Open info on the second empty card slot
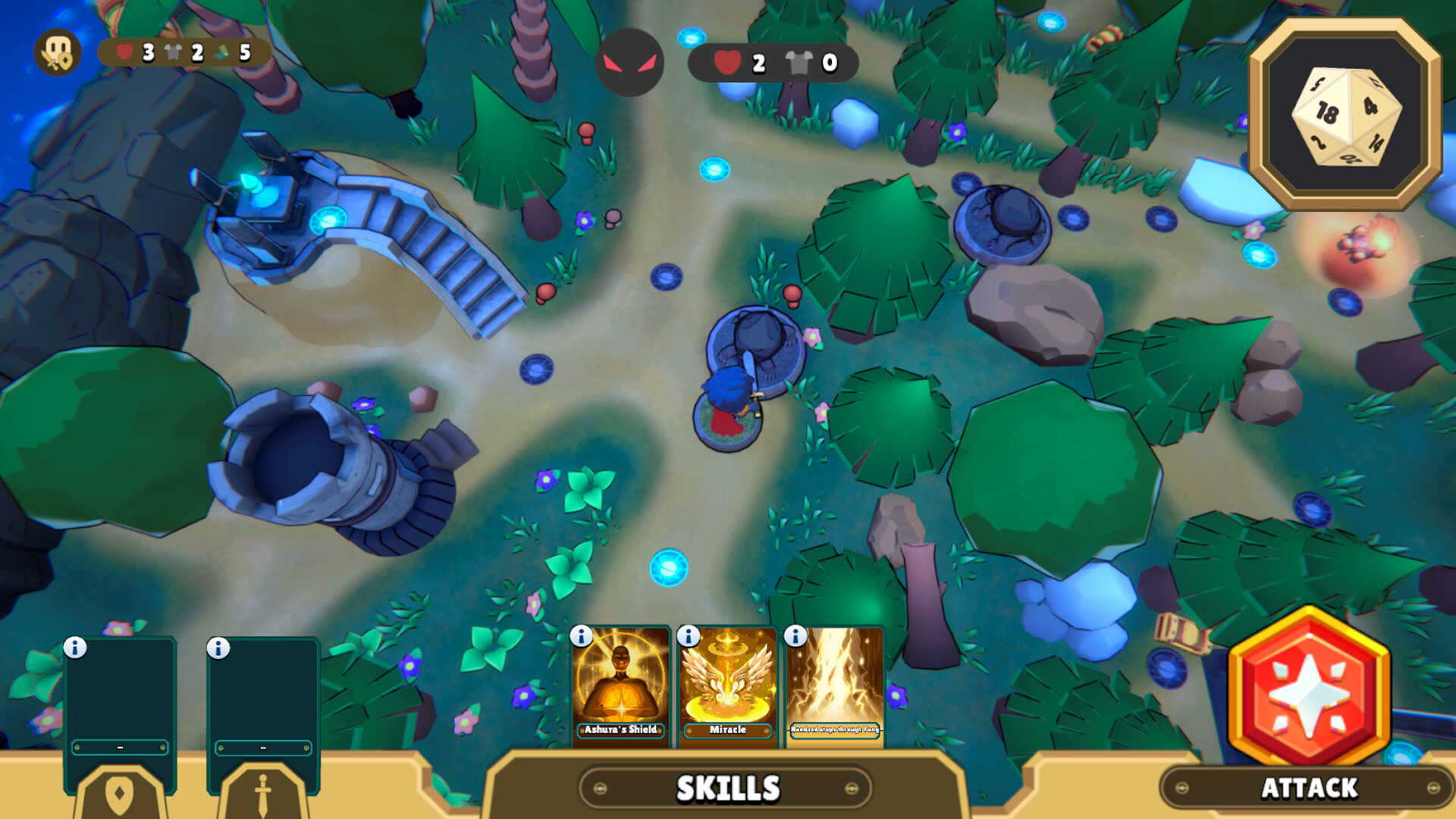Image resolution: width=1456 pixels, height=819 pixels. 218,647
